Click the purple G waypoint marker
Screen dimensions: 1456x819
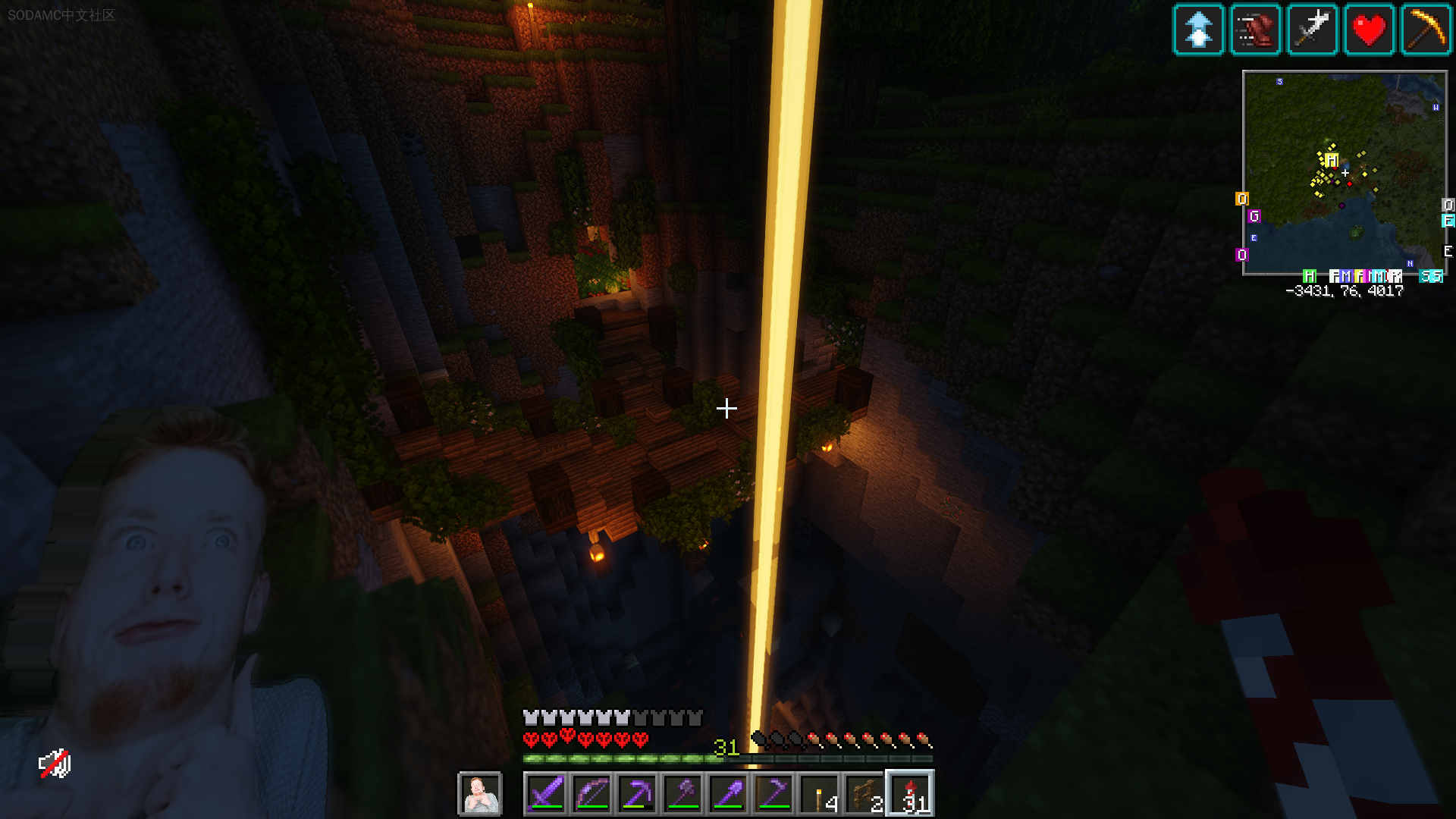tap(1254, 216)
